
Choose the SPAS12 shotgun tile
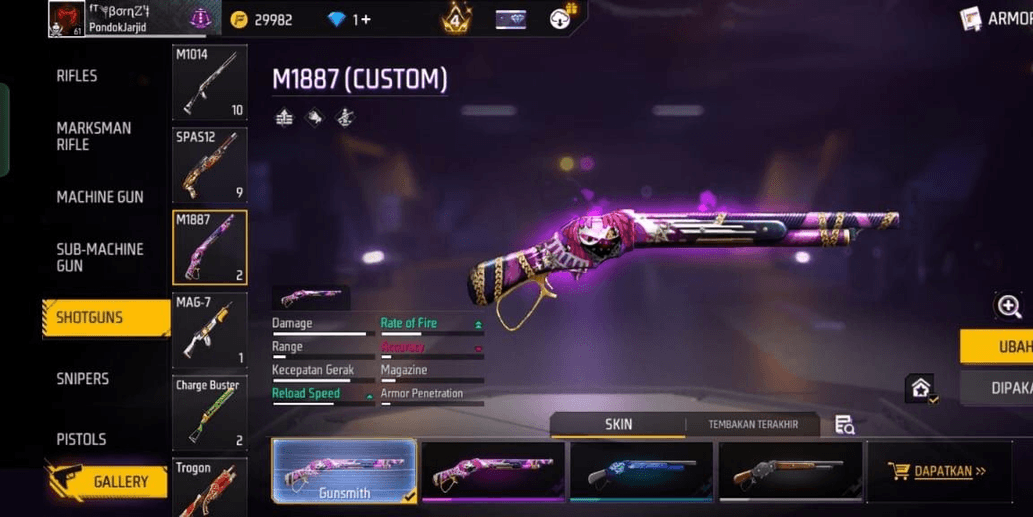click(x=209, y=165)
